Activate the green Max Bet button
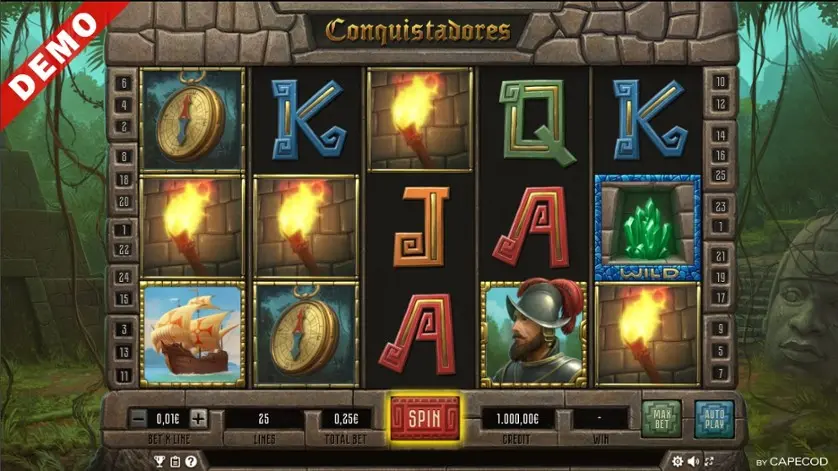The height and width of the screenshot is (471, 838). 661,418
